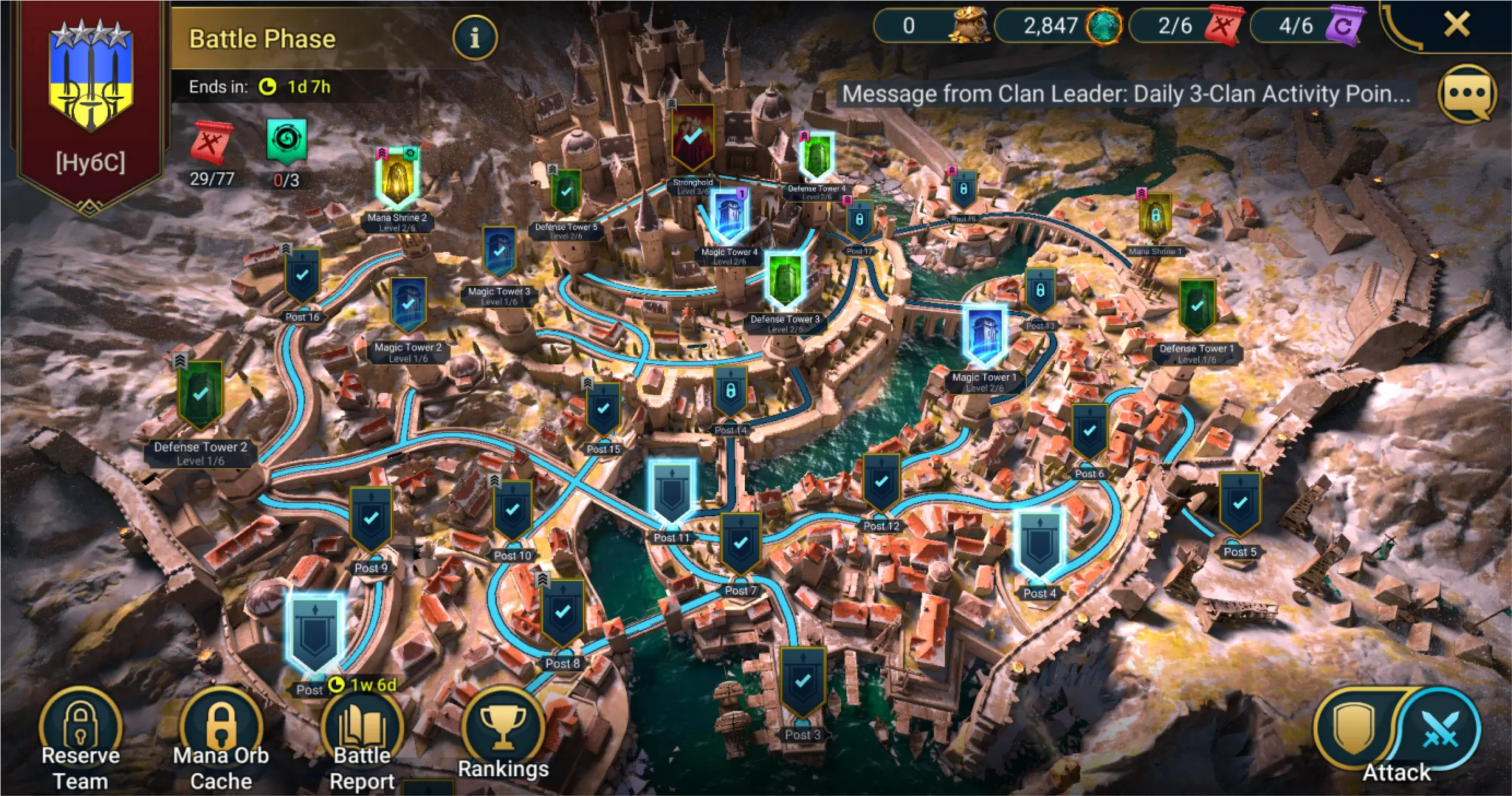Open the Battle Phase info button
This screenshot has height=796, width=1512.
pos(474,38)
